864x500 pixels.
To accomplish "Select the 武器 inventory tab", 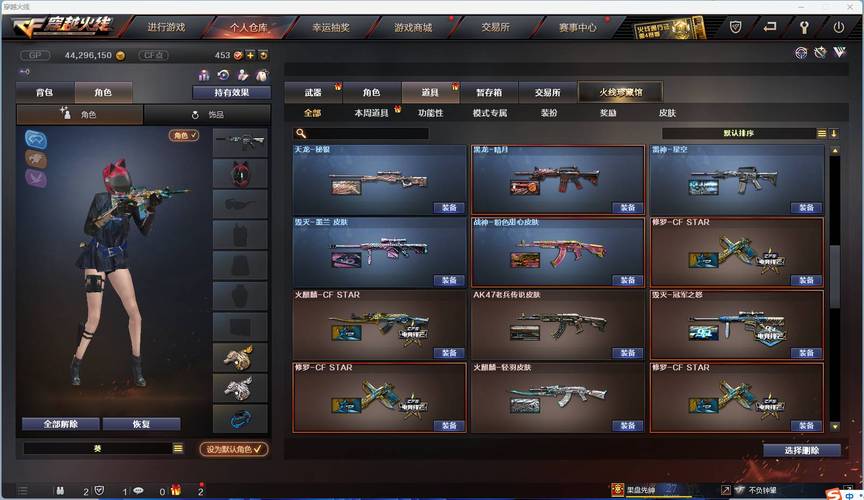I will click(x=314, y=92).
